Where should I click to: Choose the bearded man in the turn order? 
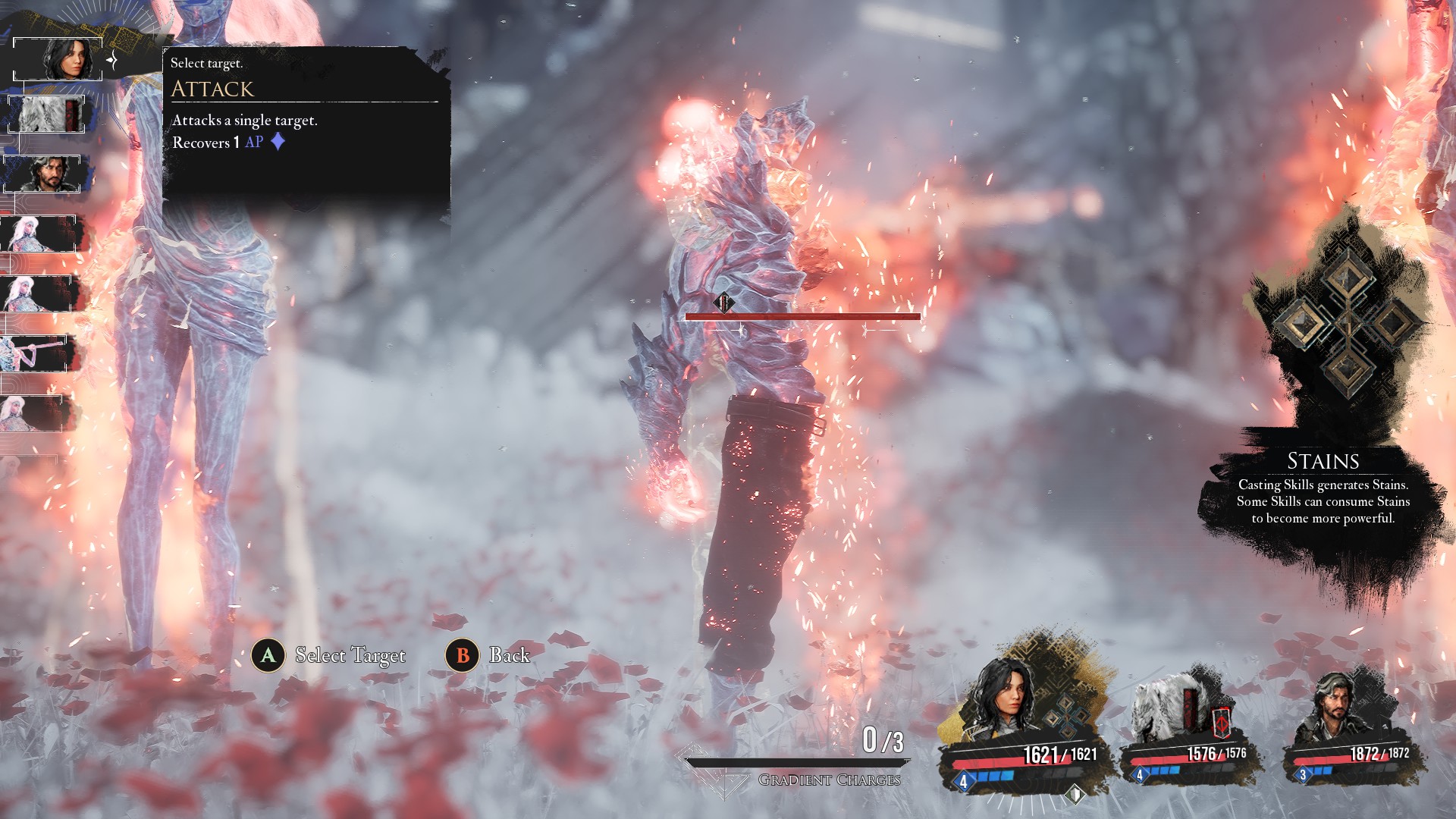pos(45,174)
